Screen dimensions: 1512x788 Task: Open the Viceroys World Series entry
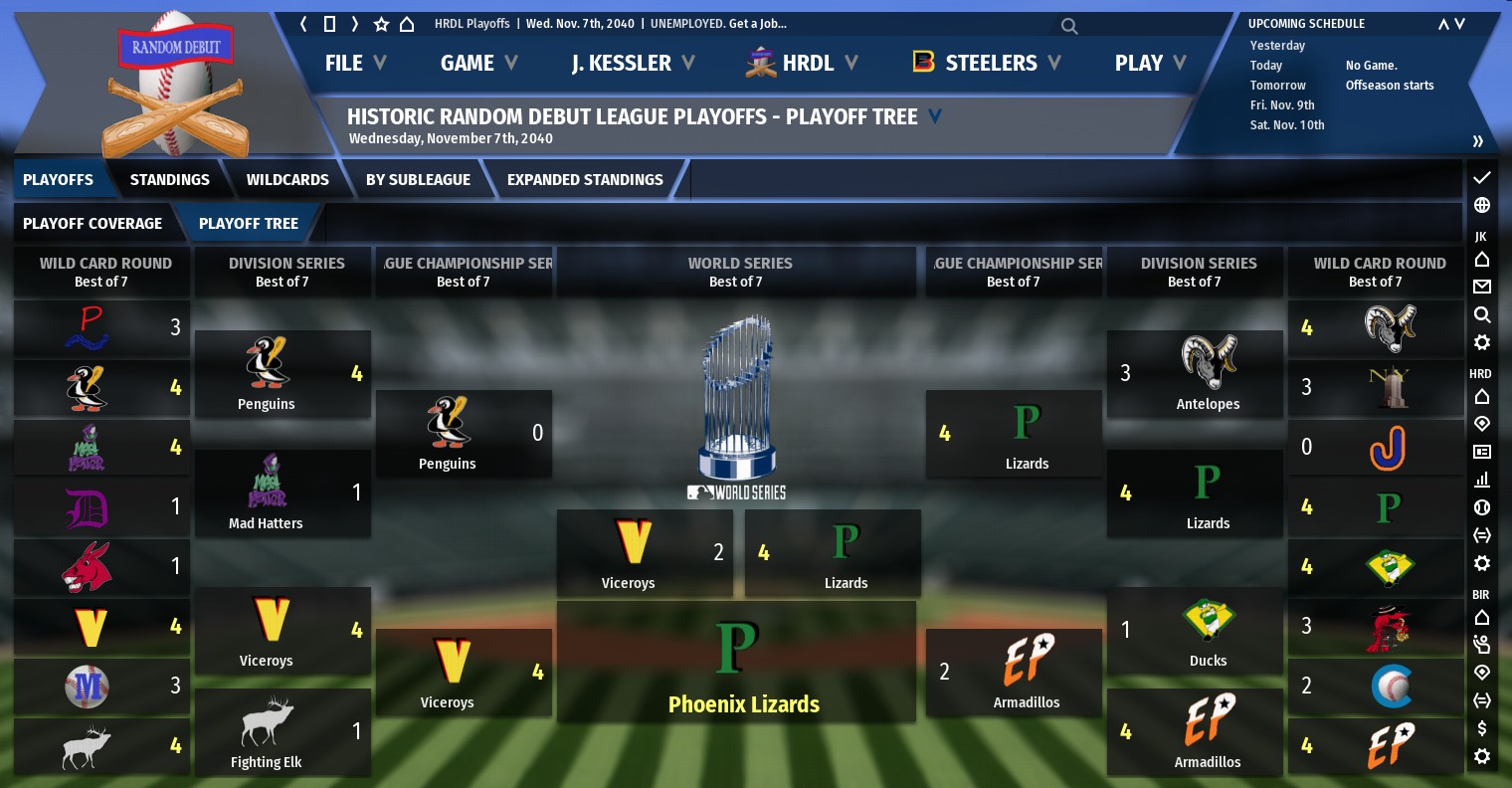[x=645, y=553]
